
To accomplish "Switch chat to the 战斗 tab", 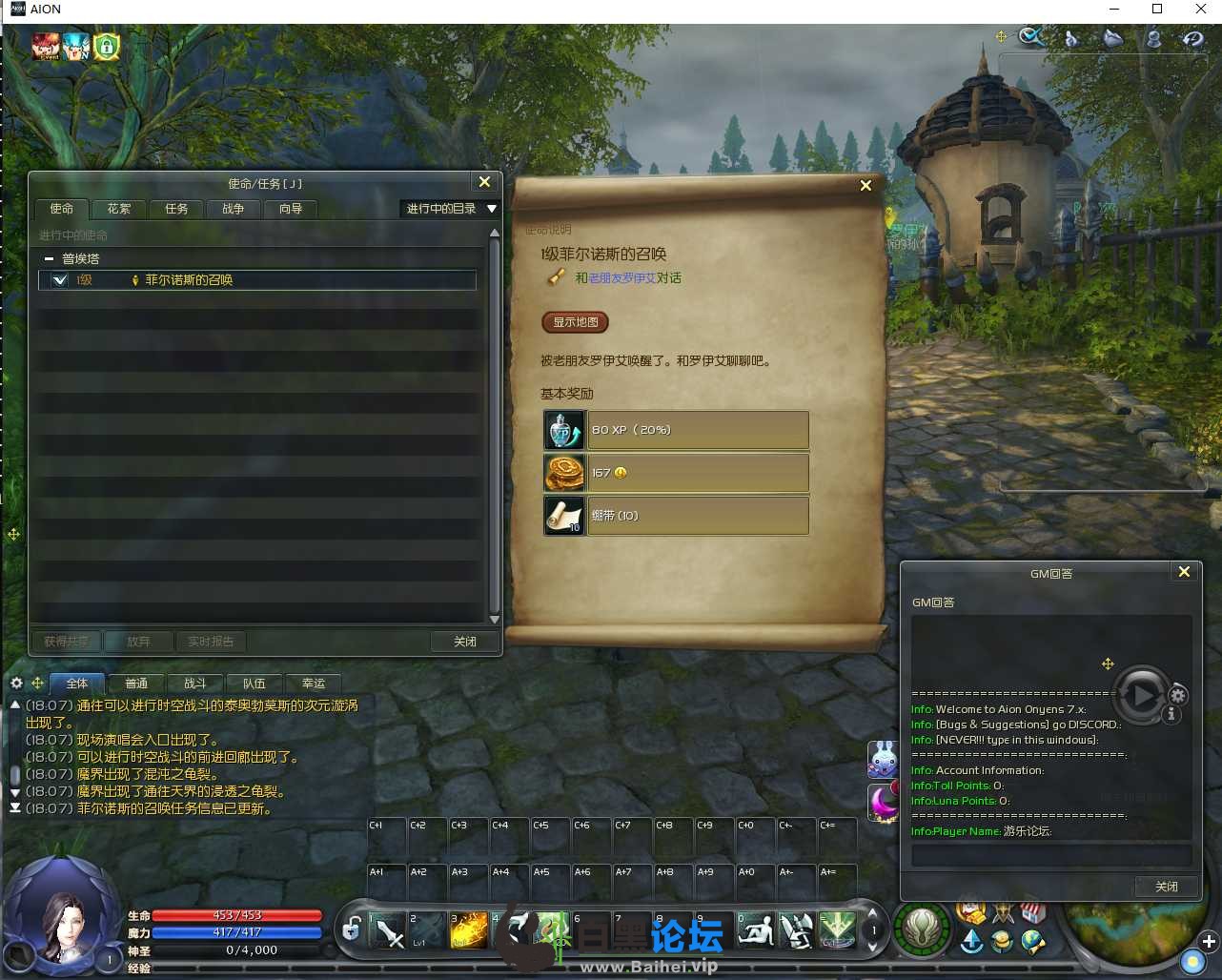I will 195,684.
